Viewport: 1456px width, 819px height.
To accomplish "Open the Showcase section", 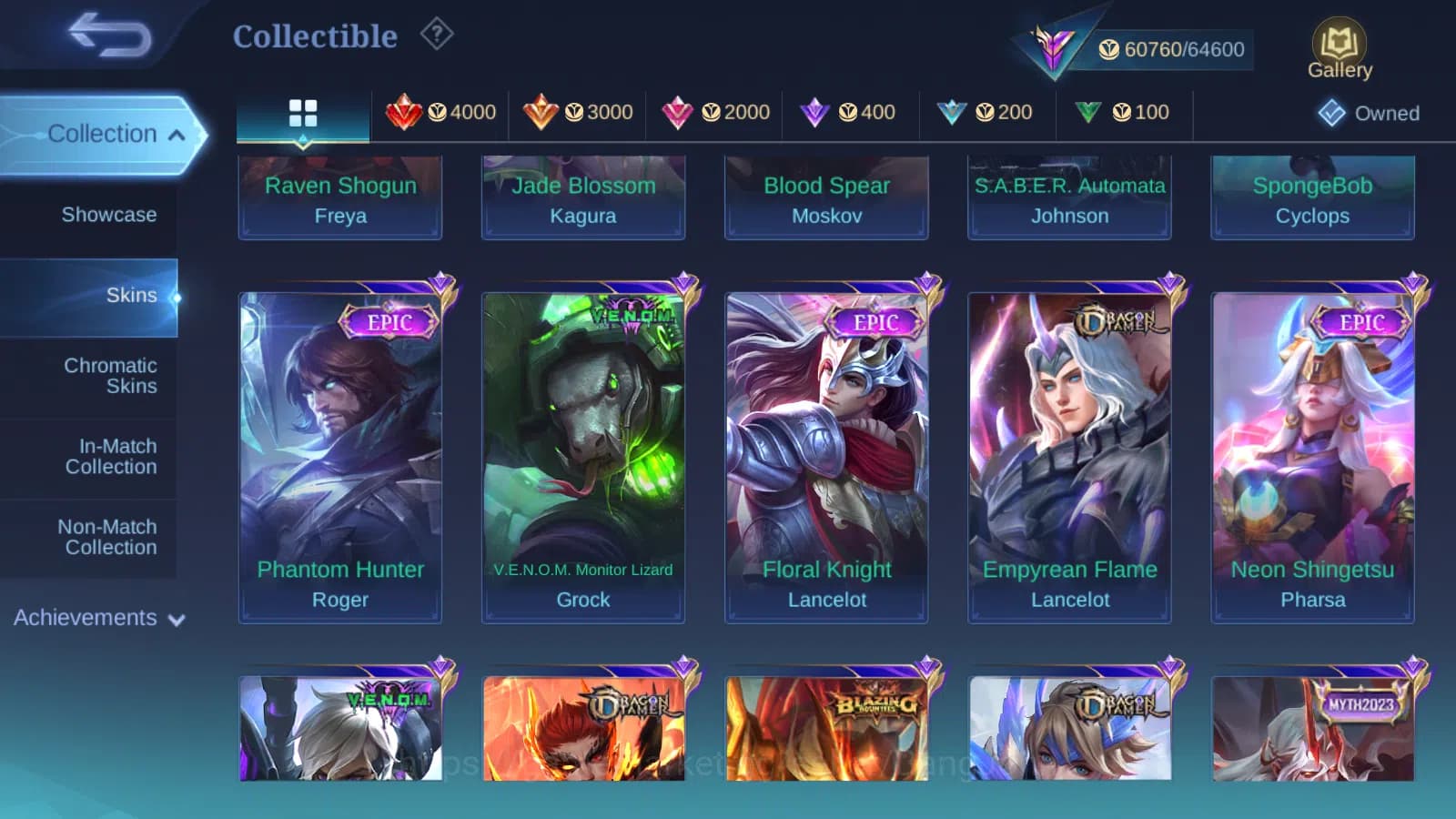I will click(x=109, y=215).
